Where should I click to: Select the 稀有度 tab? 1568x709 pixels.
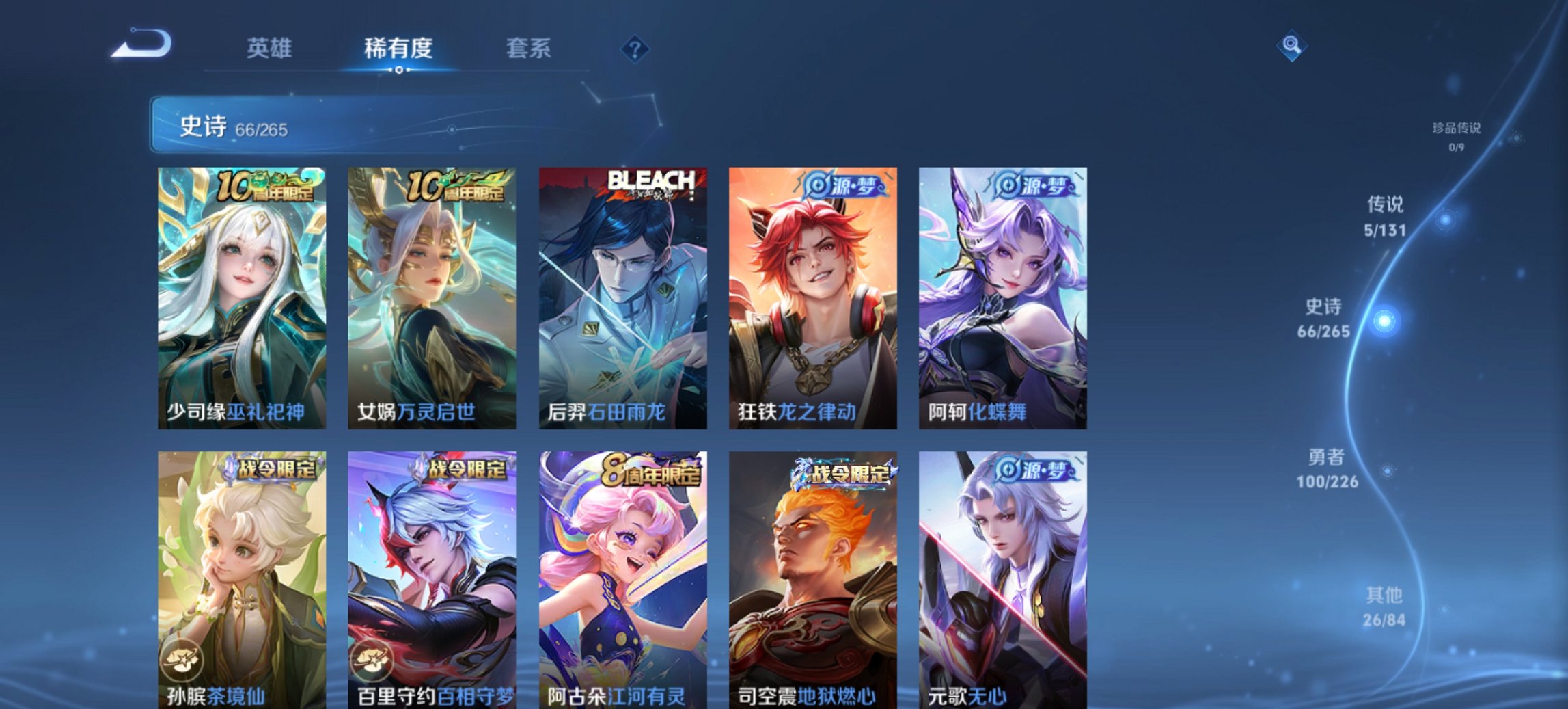tap(400, 48)
